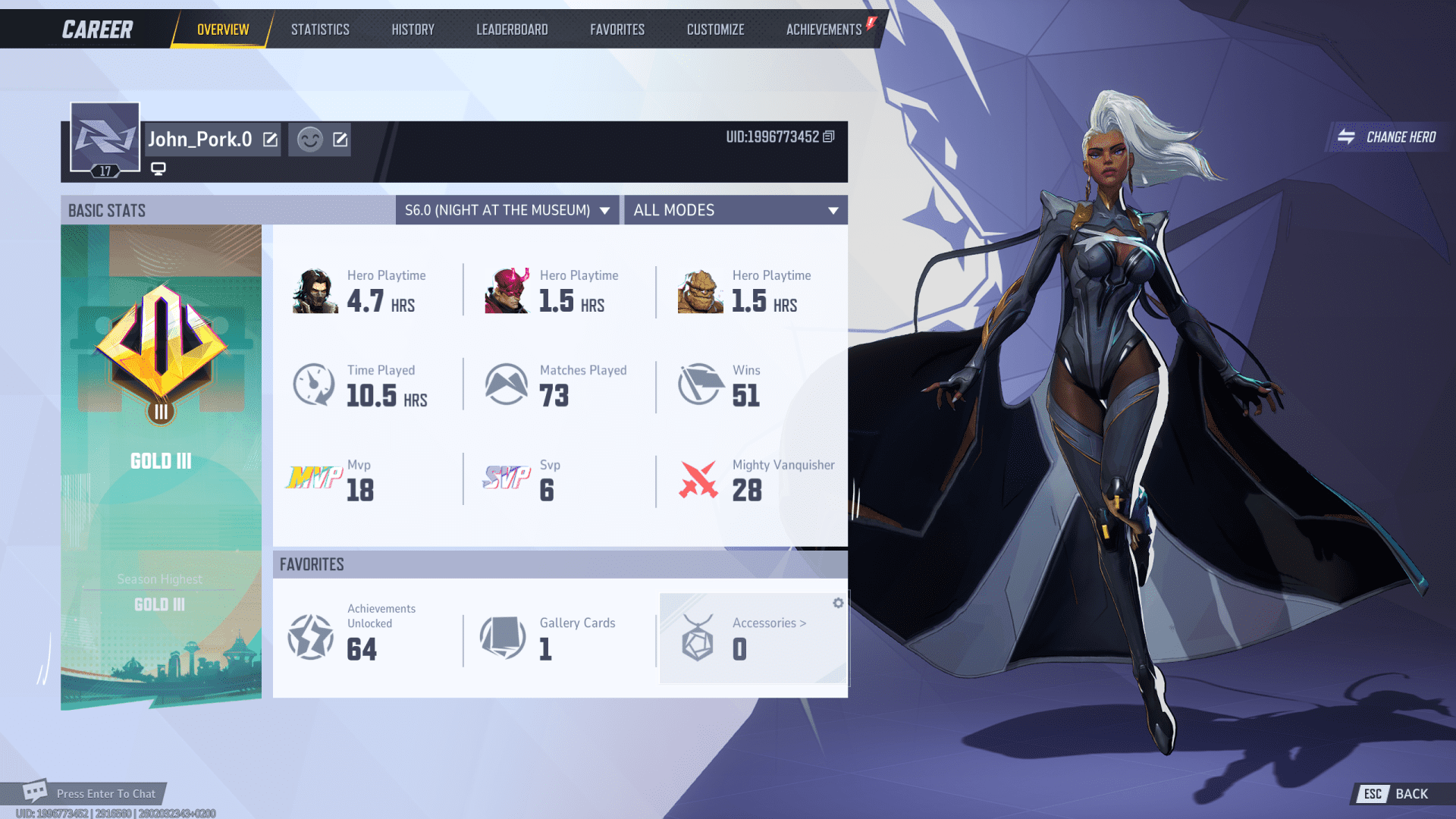Click the Change Hero button
Screen dimensions: 1456x819
1388,137
